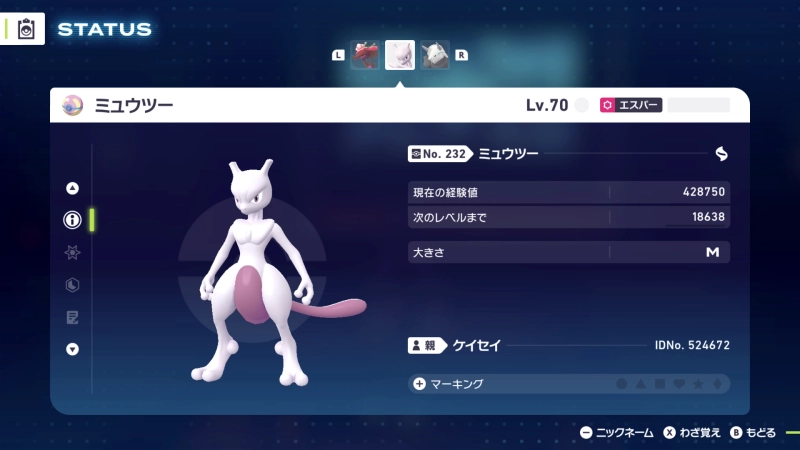Screen dimensions: 800x450
Task: Open the info page tab
Action: click(x=72, y=220)
